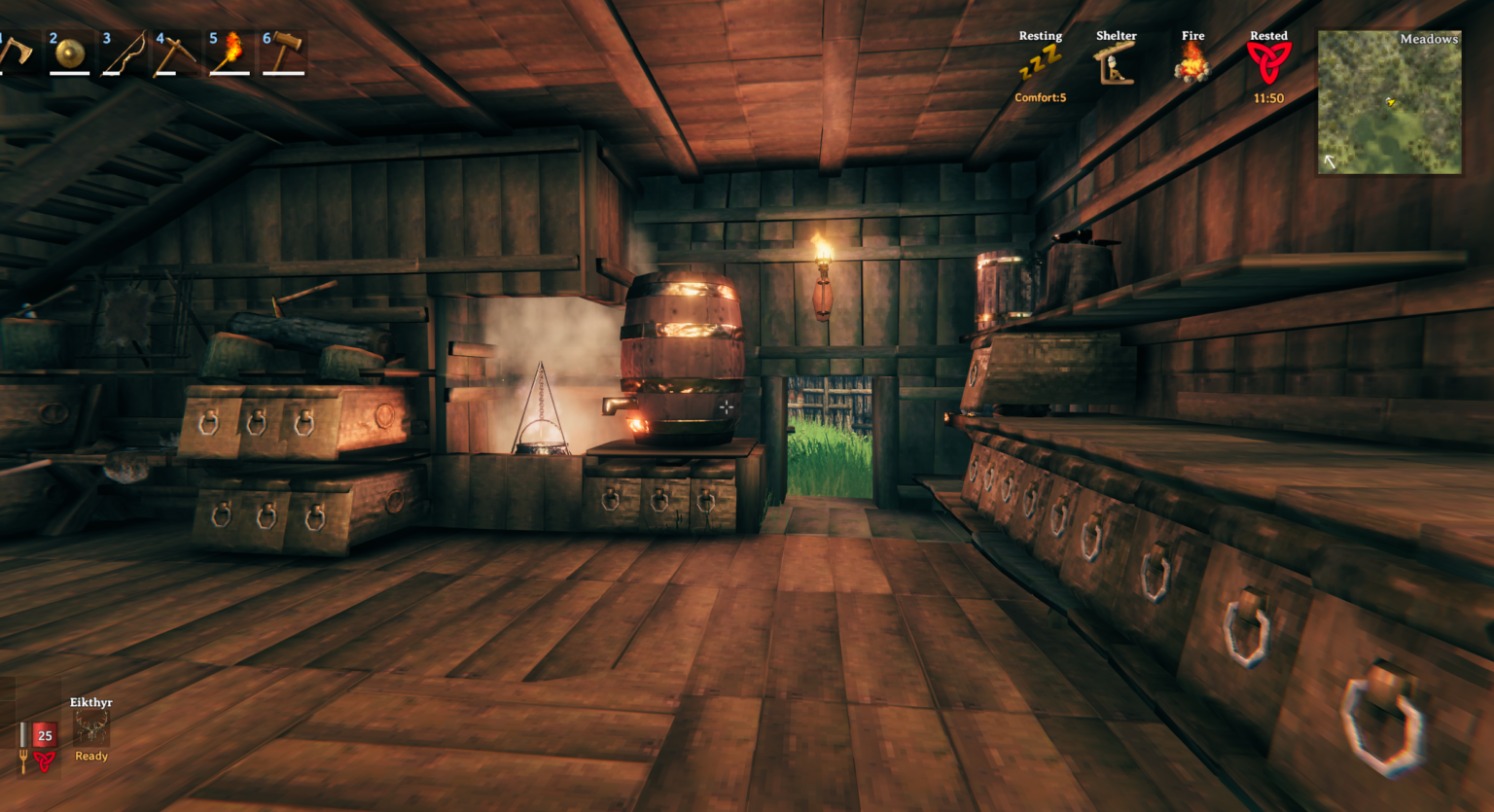Click the fork food indicator icon

pos(23,759)
